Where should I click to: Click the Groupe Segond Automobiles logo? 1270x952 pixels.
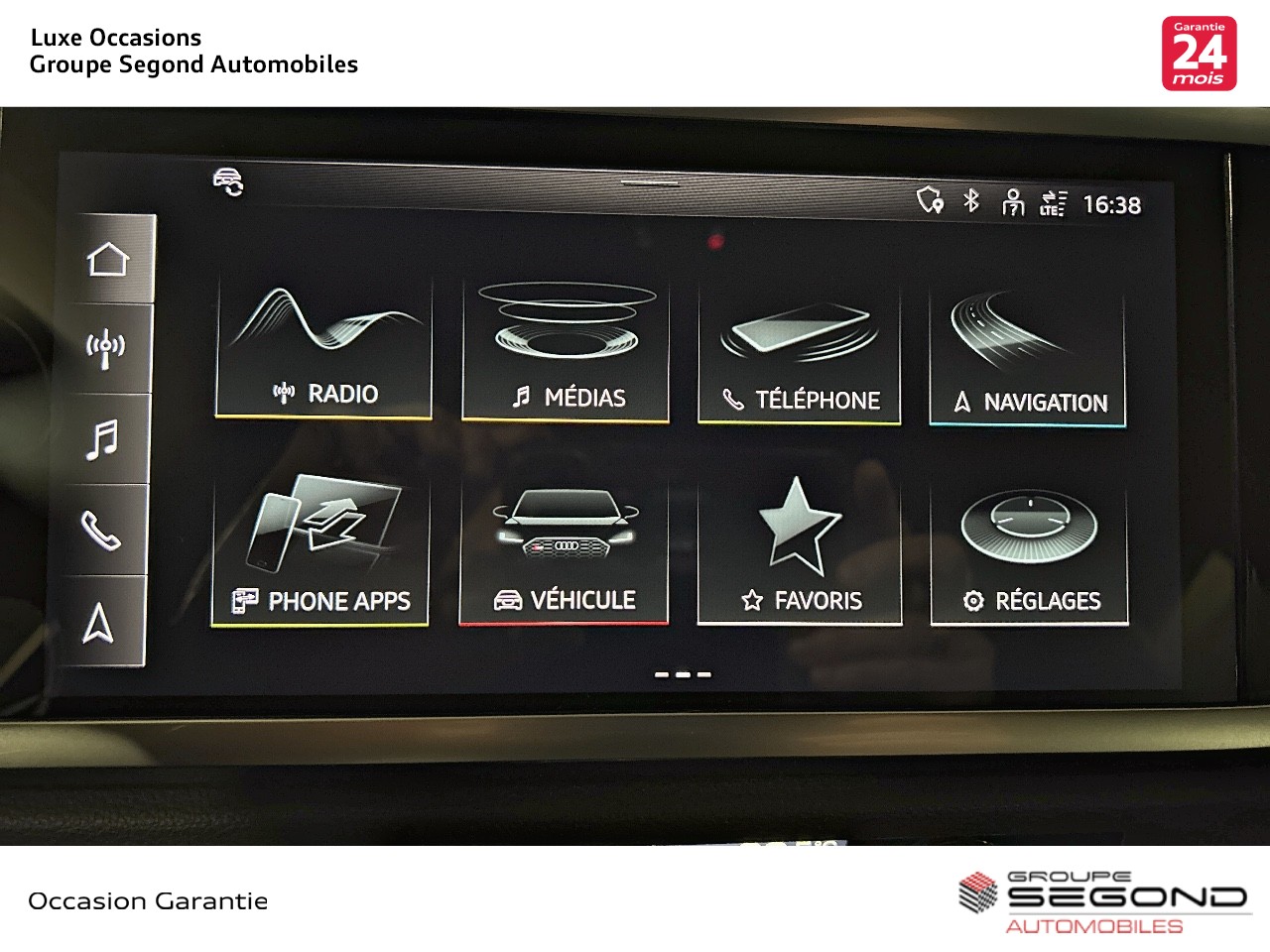(x=1101, y=902)
